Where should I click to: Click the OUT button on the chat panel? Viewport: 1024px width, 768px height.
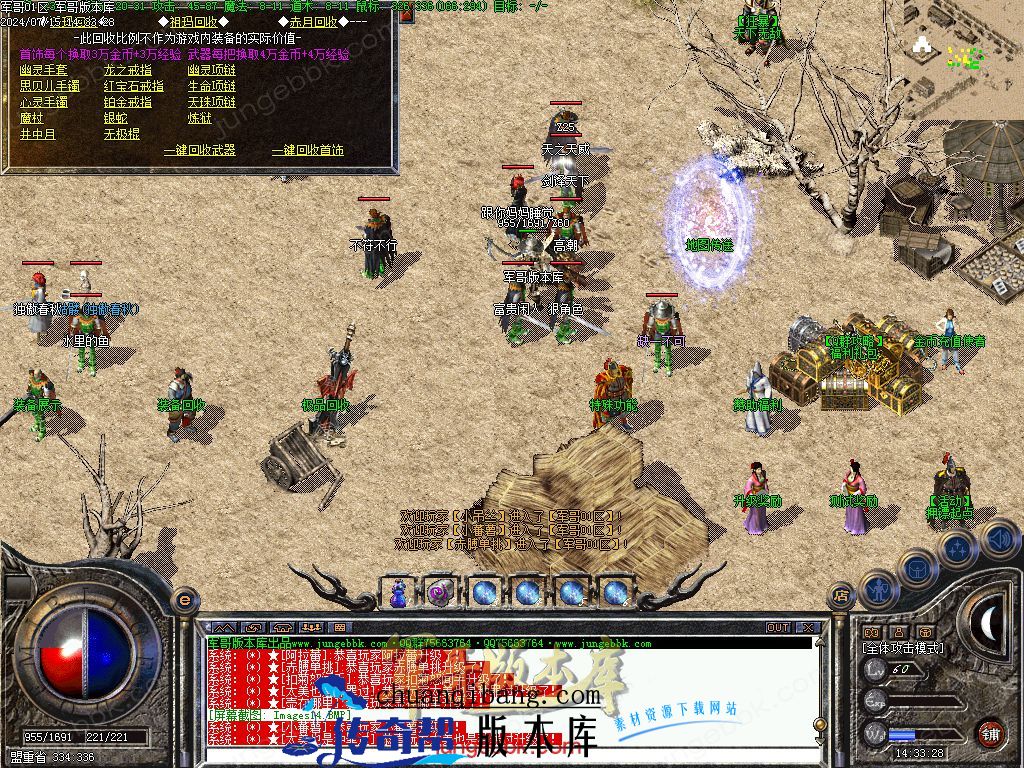778,628
